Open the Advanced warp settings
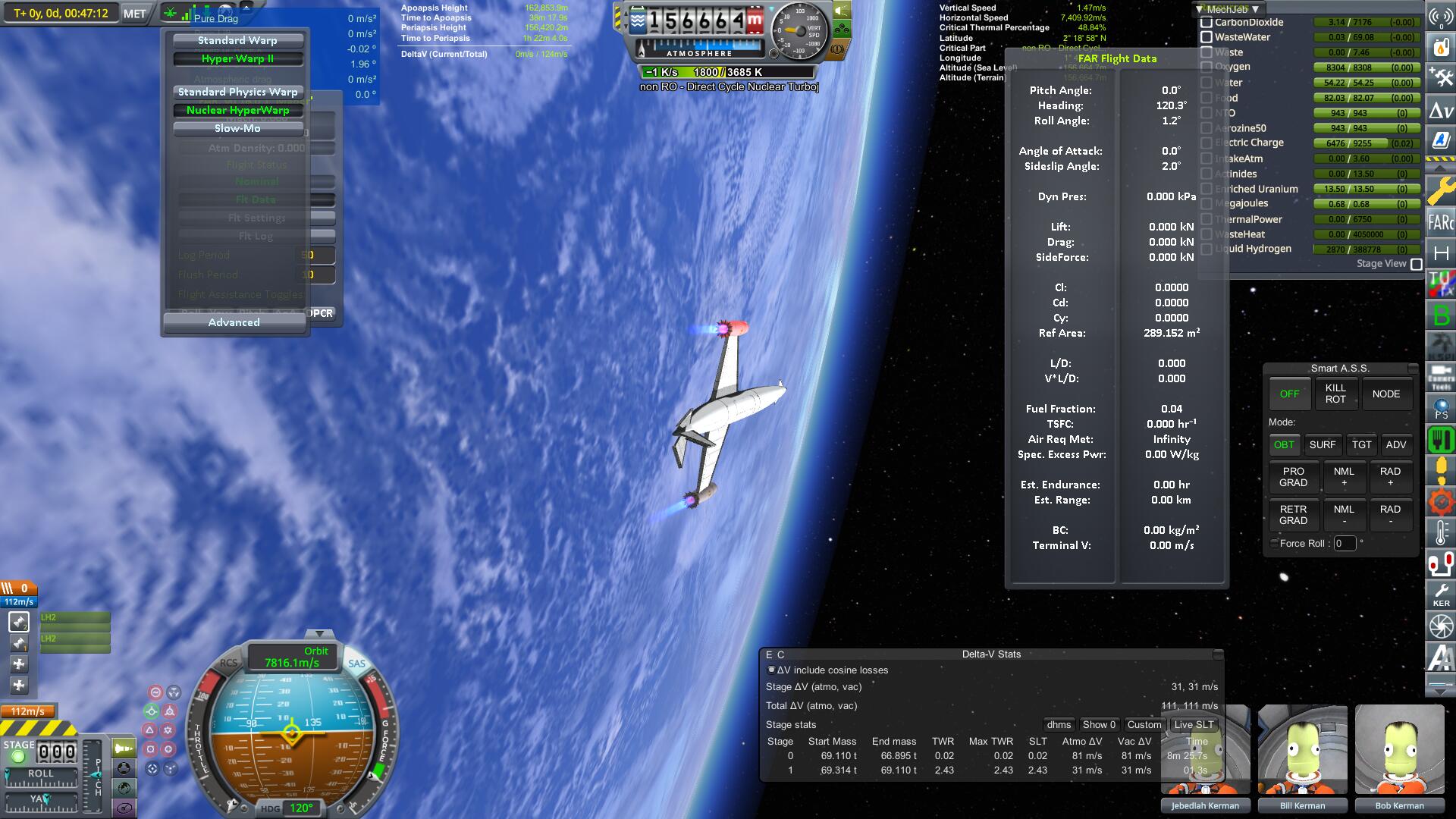 tap(234, 322)
